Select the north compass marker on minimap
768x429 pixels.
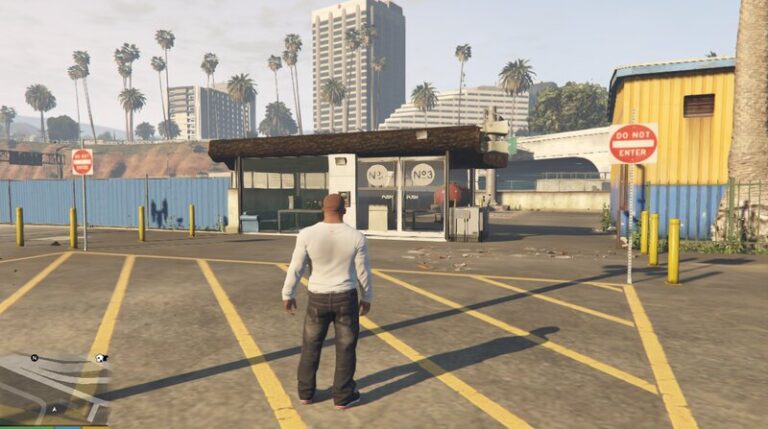click(34, 357)
